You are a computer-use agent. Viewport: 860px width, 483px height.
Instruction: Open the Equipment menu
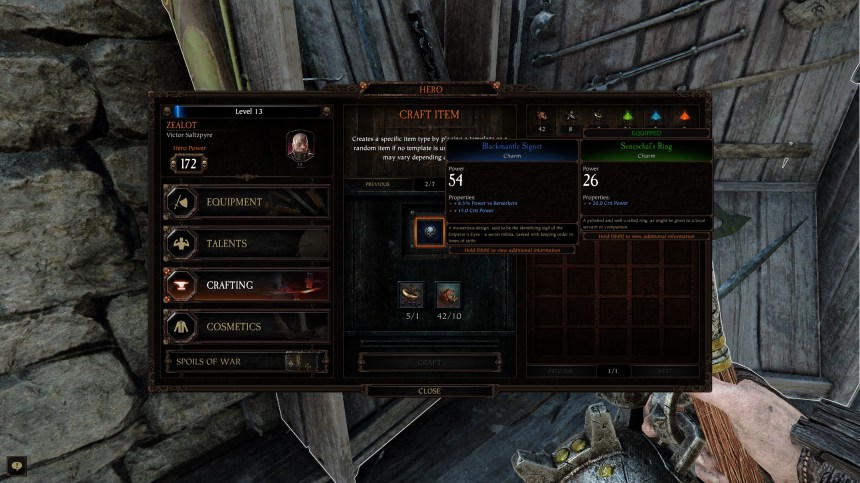click(246, 202)
